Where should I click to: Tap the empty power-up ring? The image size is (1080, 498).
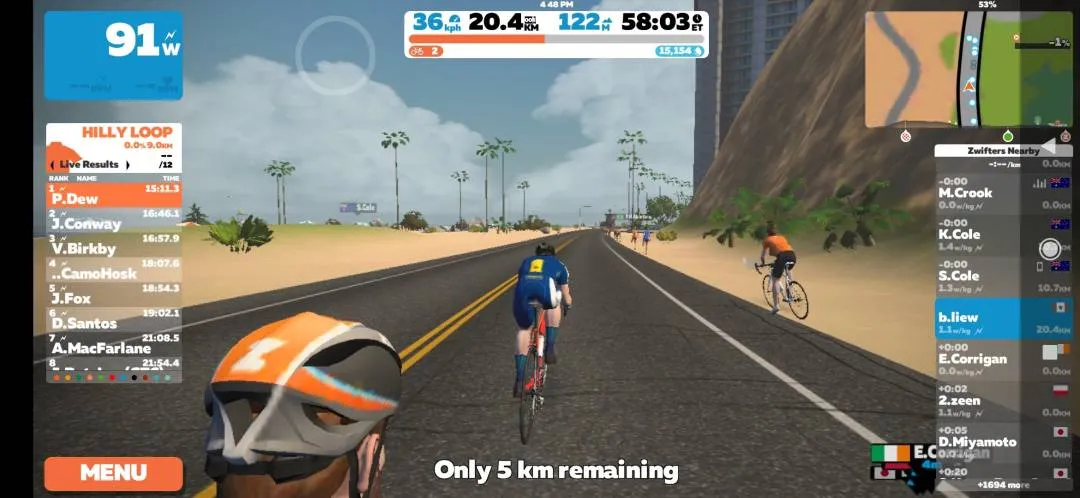pyautogui.click(x=335, y=54)
